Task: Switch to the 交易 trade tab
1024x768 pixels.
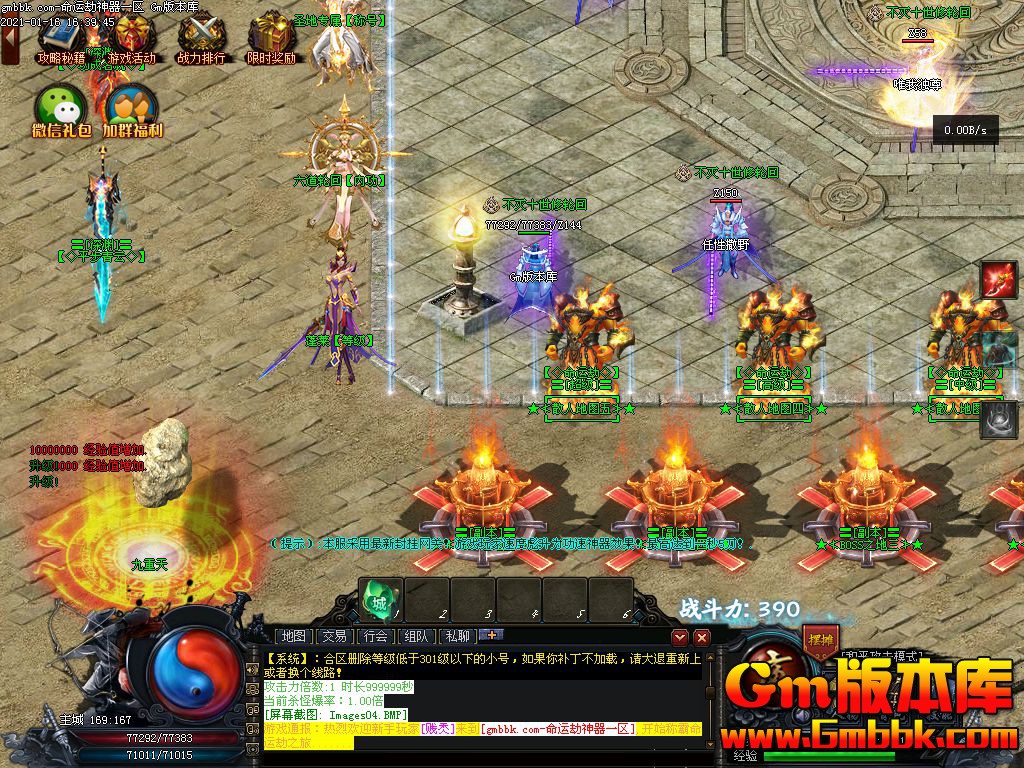Action: 335,636
